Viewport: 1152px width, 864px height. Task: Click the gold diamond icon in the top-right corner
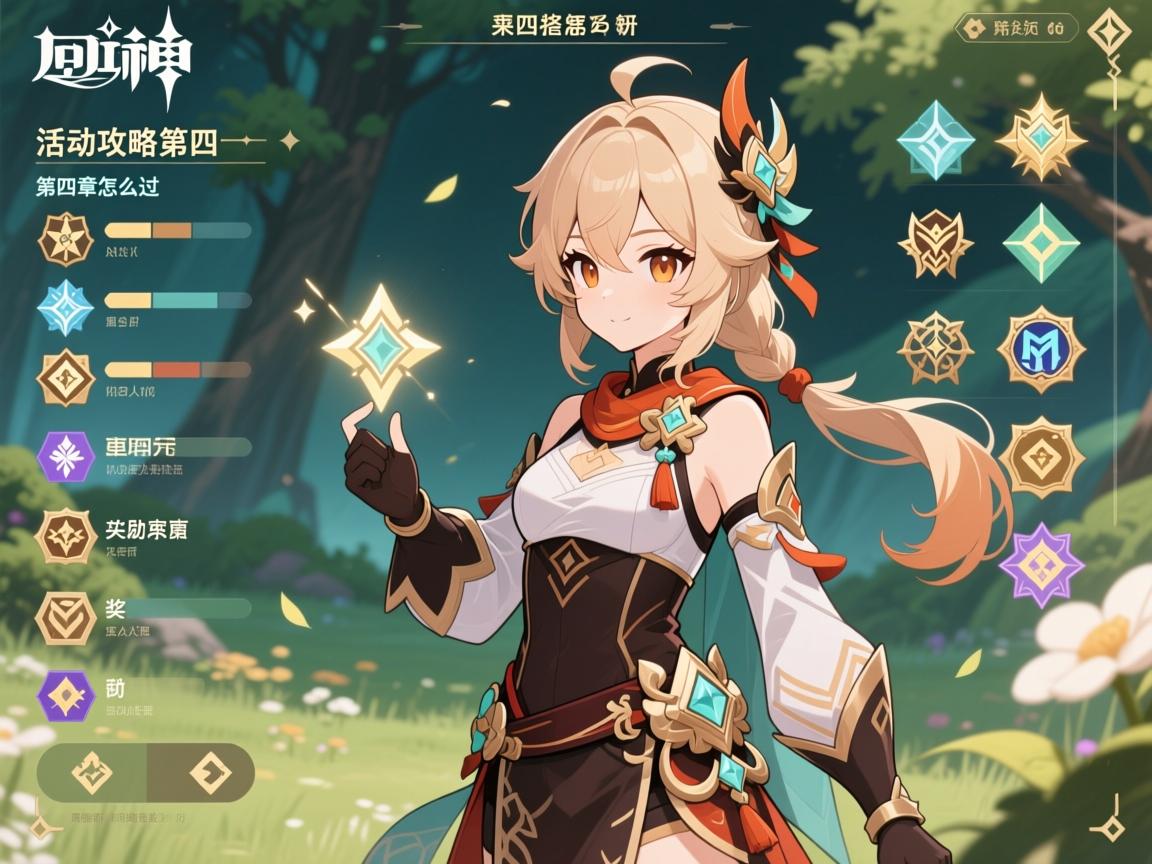pyautogui.click(x=1109, y=29)
